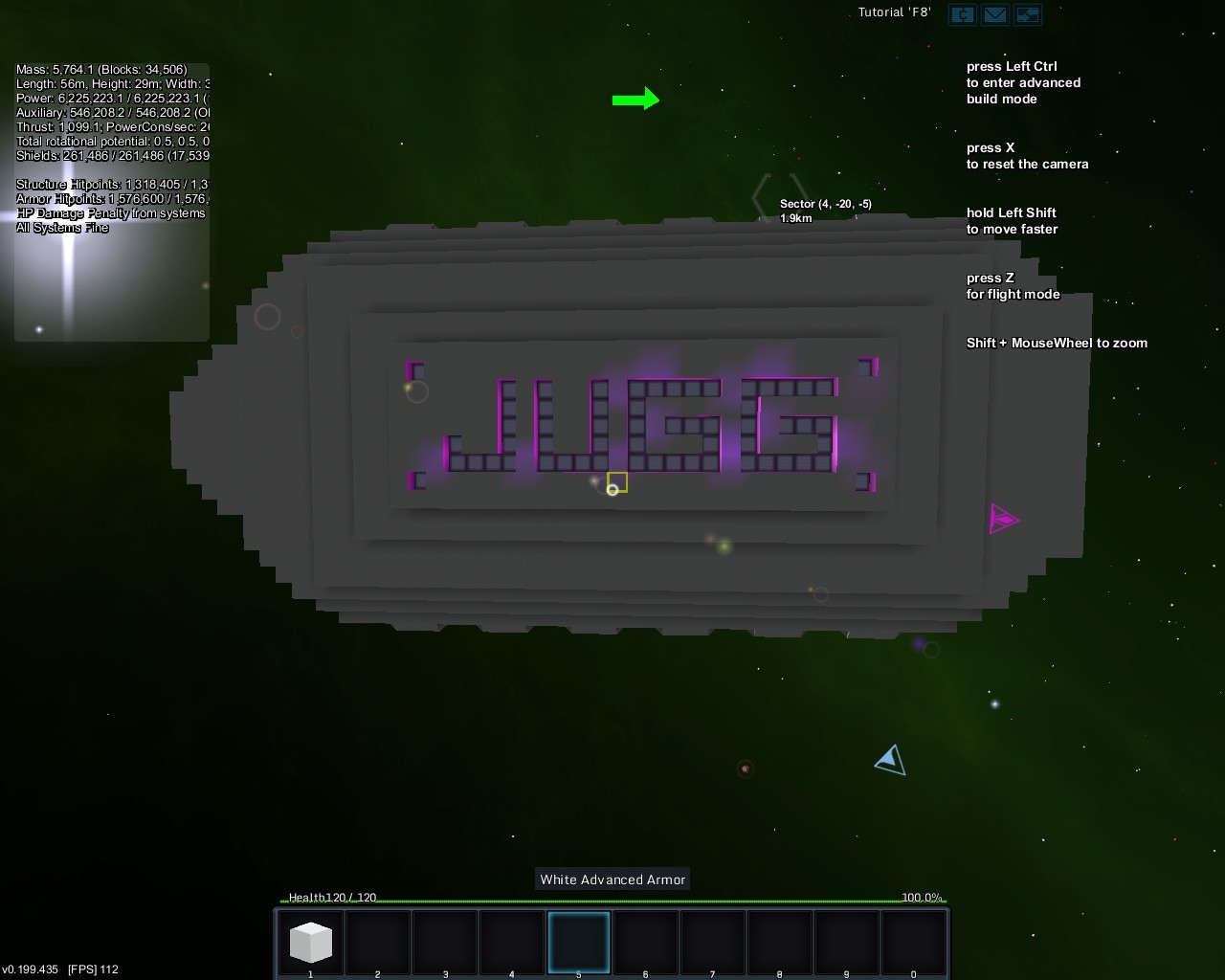This screenshot has width=1225, height=980.
Task: Open the arrows icon right of the envelope
Action: coord(1027,14)
